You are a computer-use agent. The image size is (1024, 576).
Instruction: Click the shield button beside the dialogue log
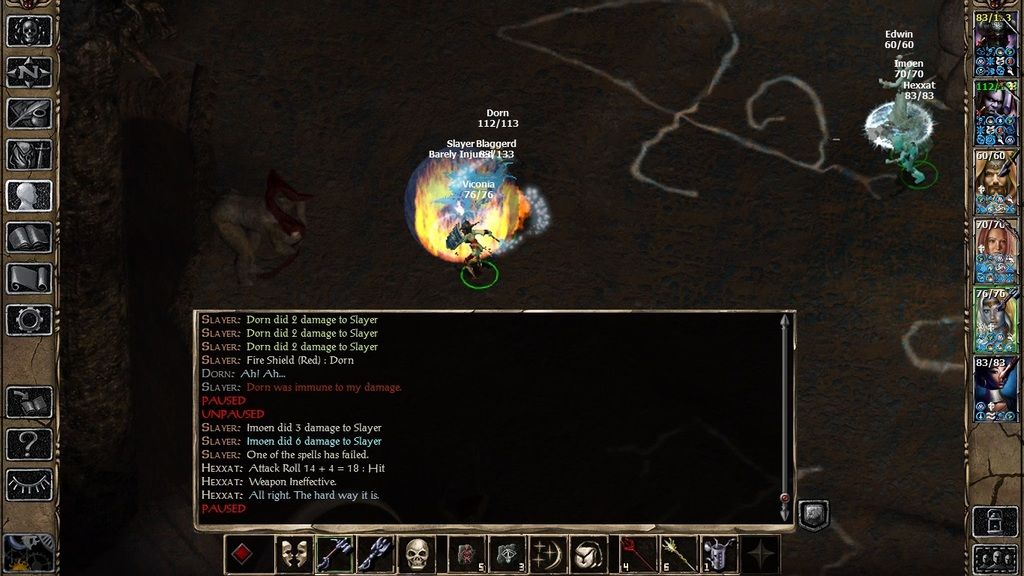click(814, 515)
